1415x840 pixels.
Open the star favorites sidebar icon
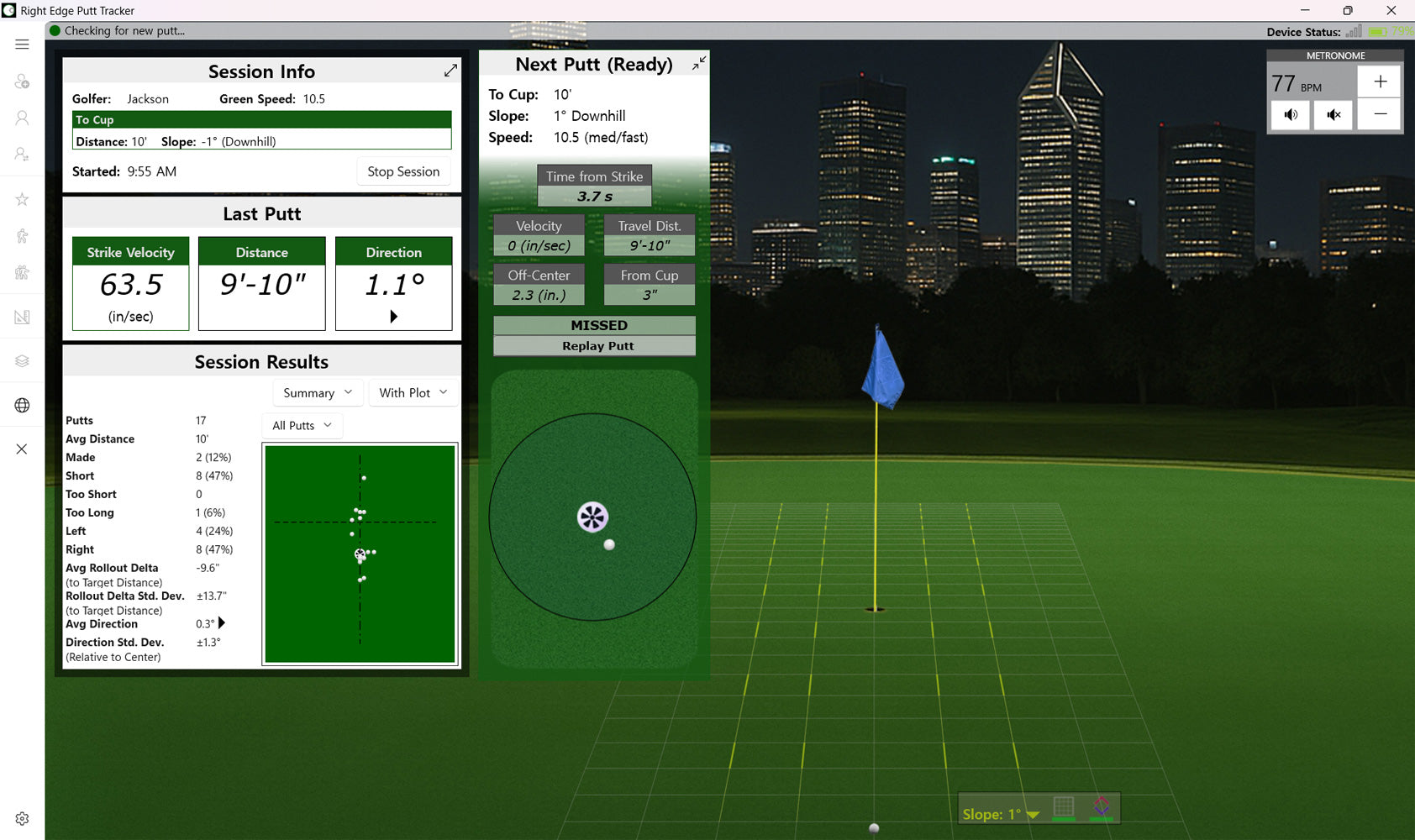[22, 199]
